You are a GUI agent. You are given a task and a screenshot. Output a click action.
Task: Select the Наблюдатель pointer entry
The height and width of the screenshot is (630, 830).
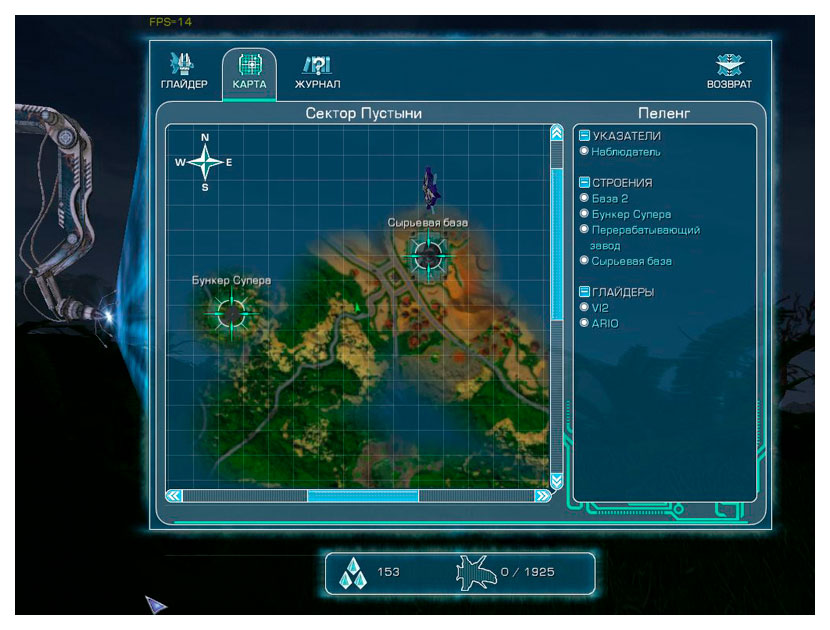click(x=626, y=152)
